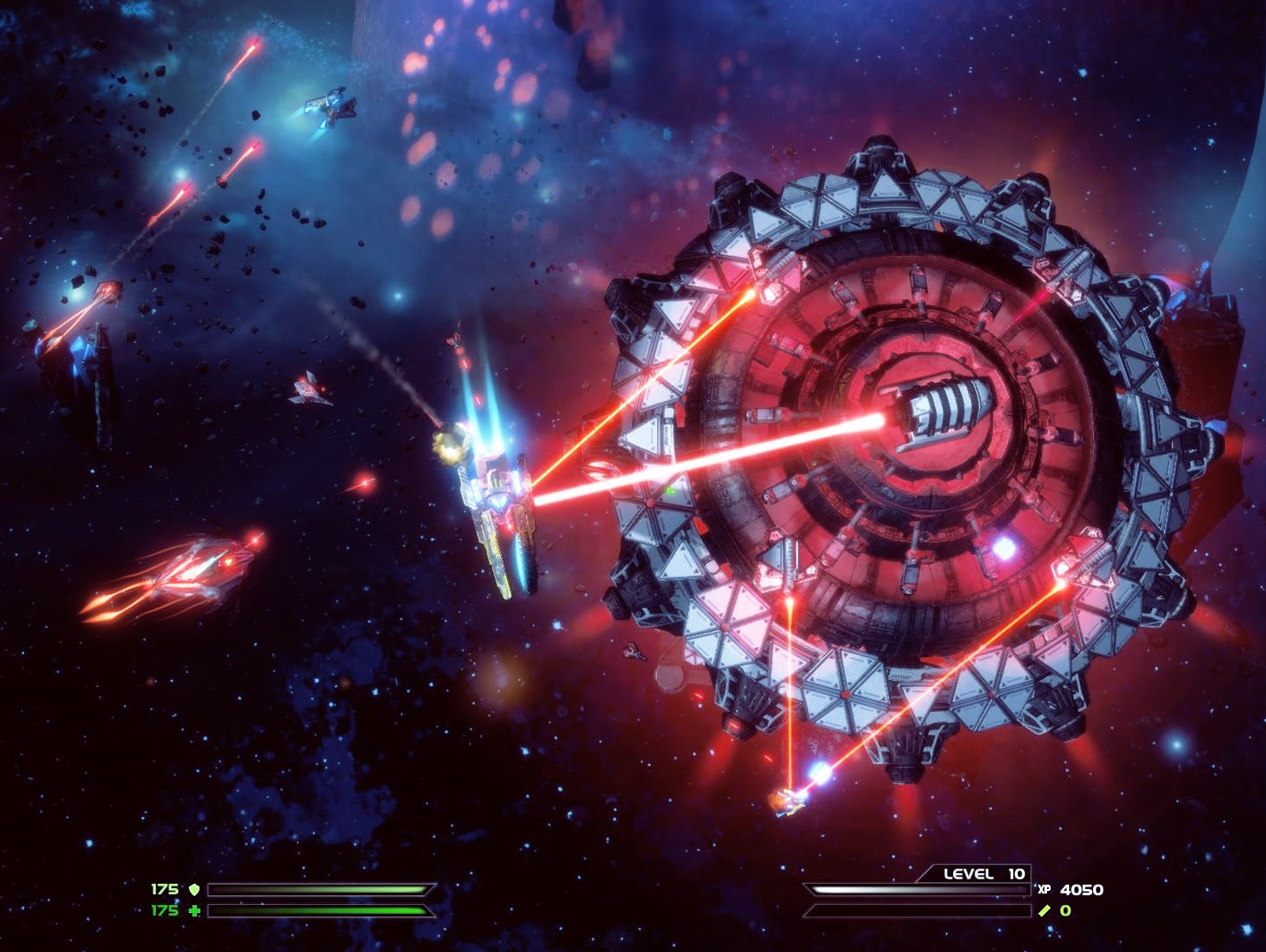Click the XP 4050 counter text
This screenshot has height=952, width=1266.
1082,889
